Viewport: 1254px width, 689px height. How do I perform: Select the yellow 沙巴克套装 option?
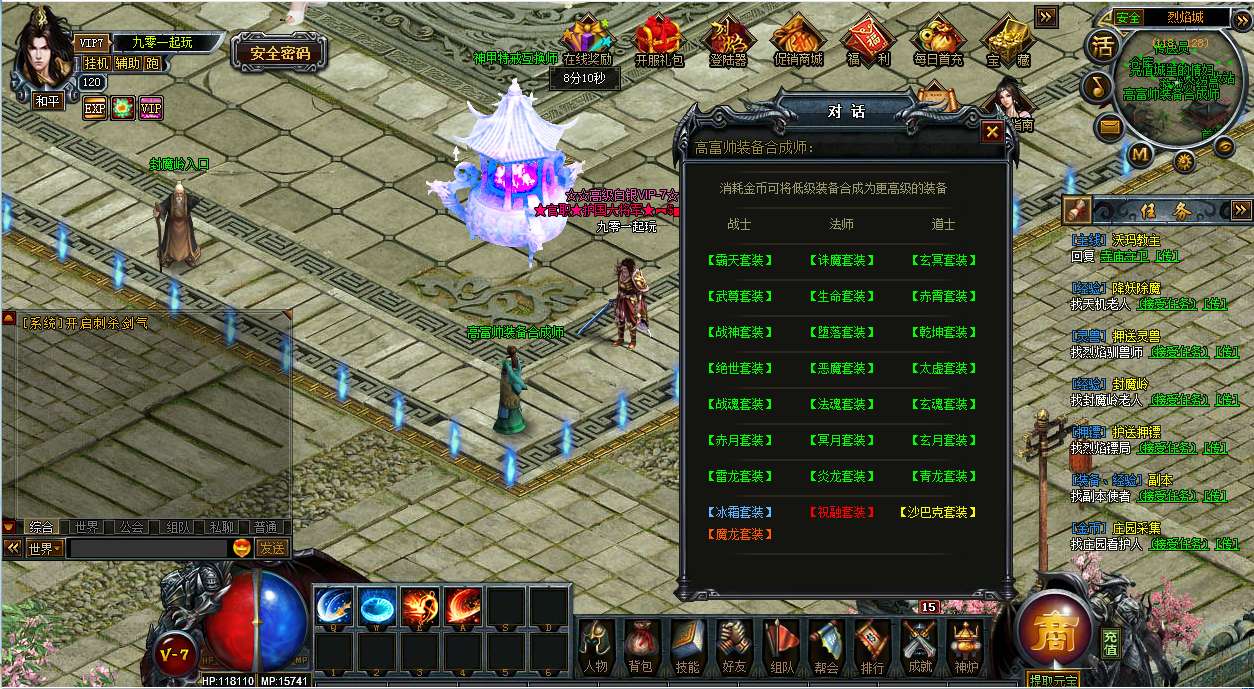pyautogui.click(x=939, y=512)
